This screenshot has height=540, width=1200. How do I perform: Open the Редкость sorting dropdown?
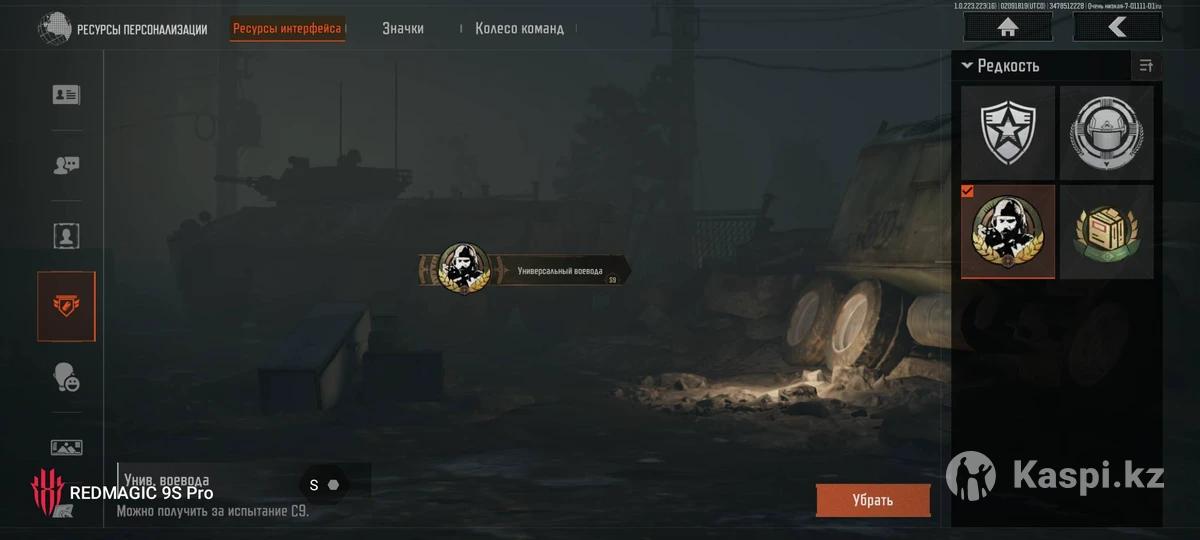pyautogui.click(x=1001, y=66)
